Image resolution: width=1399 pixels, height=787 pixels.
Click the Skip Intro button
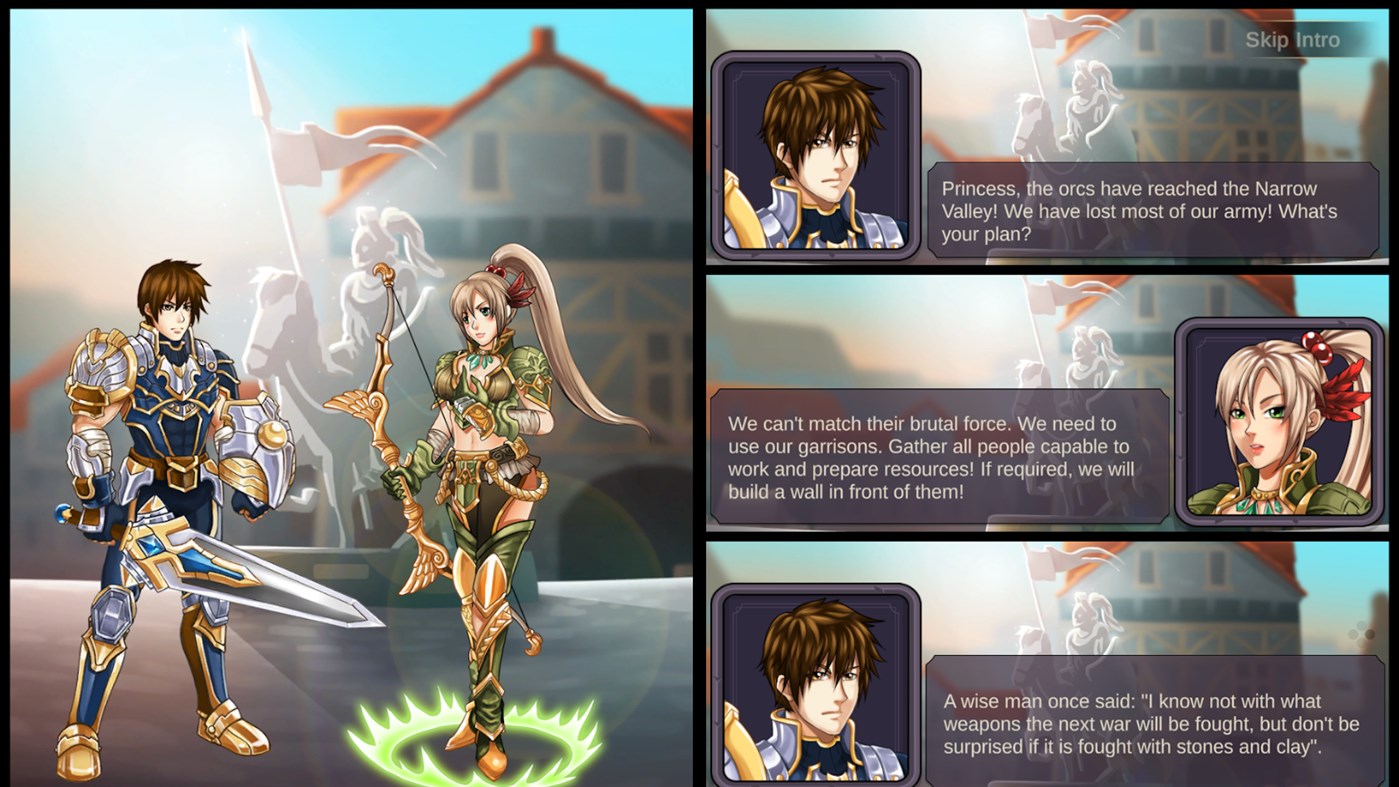click(1292, 40)
